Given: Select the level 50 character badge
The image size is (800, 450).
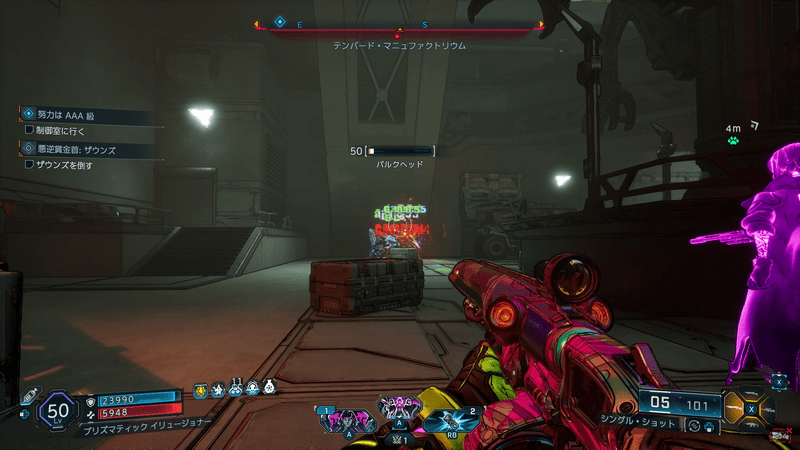Looking at the screenshot, I should point(58,408).
